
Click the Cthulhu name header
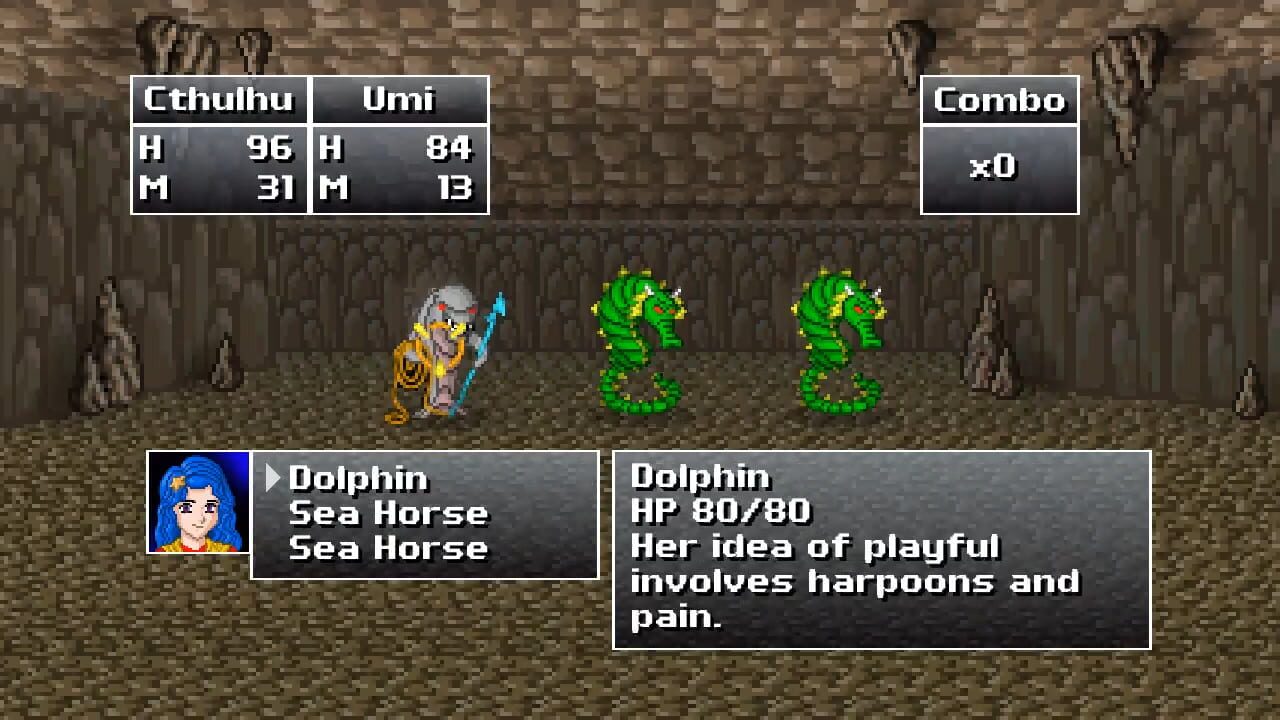218,100
